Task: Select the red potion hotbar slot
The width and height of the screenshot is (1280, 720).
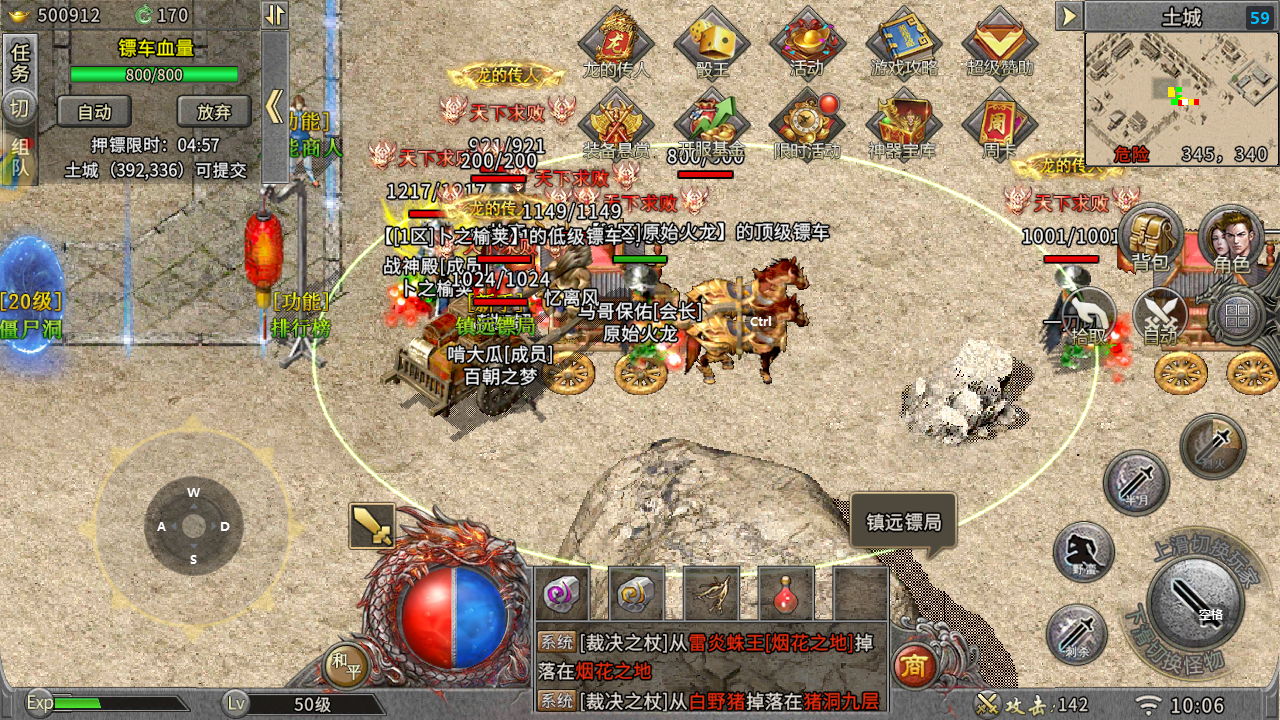Action: pos(785,595)
